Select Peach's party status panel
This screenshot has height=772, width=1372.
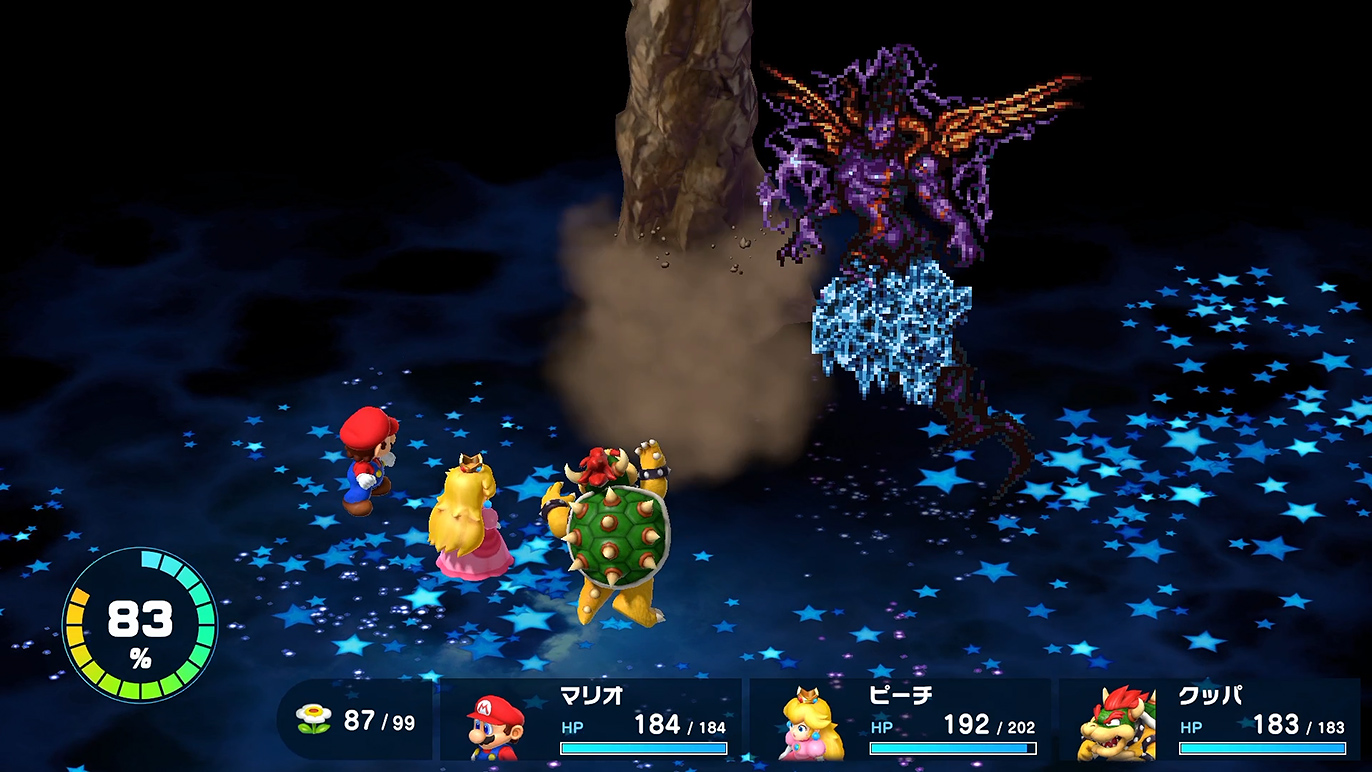tap(900, 721)
